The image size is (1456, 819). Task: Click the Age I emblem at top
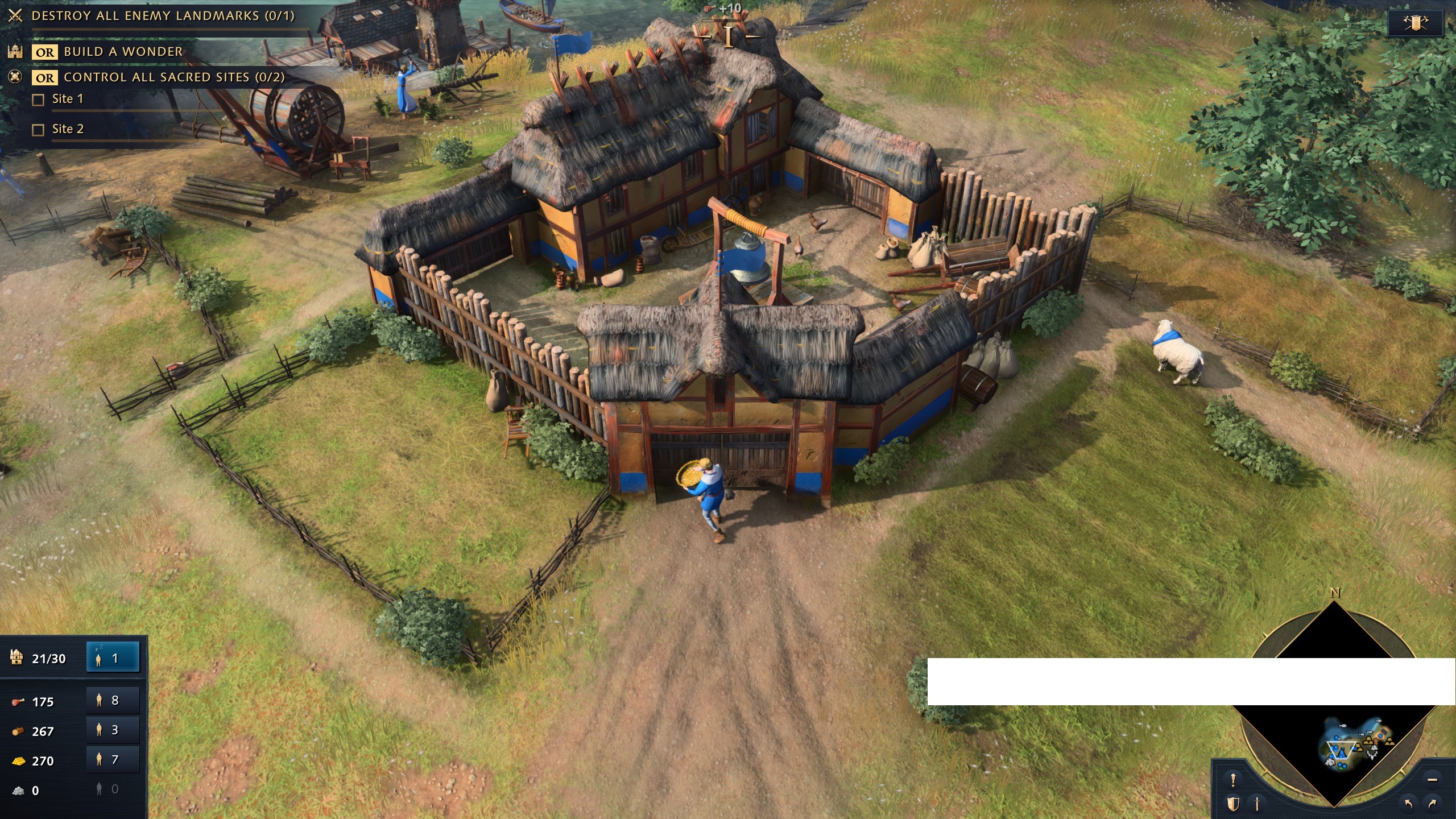click(x=729, y=35)
